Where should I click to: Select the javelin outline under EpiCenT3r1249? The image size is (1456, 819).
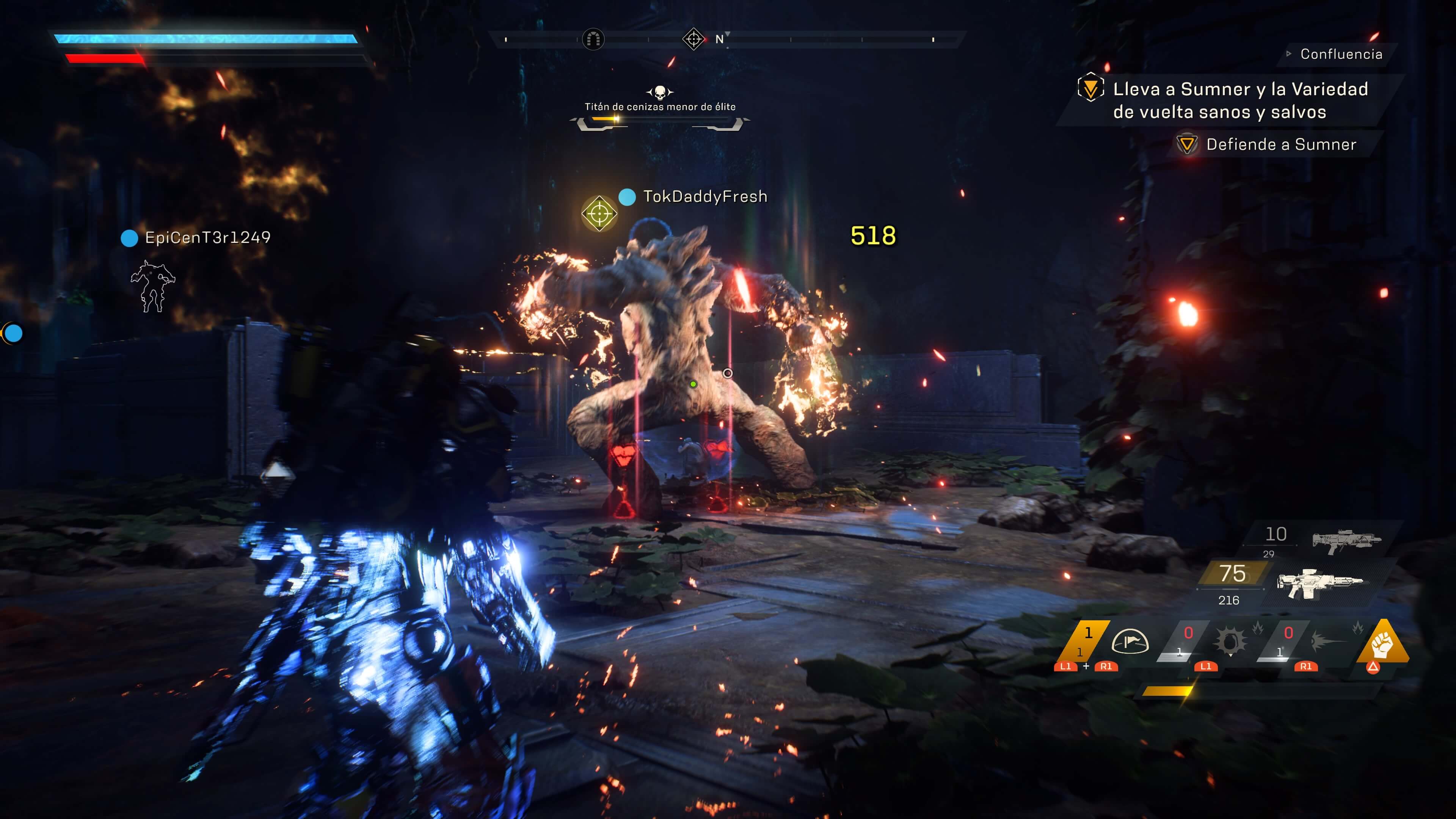[152, 287]
